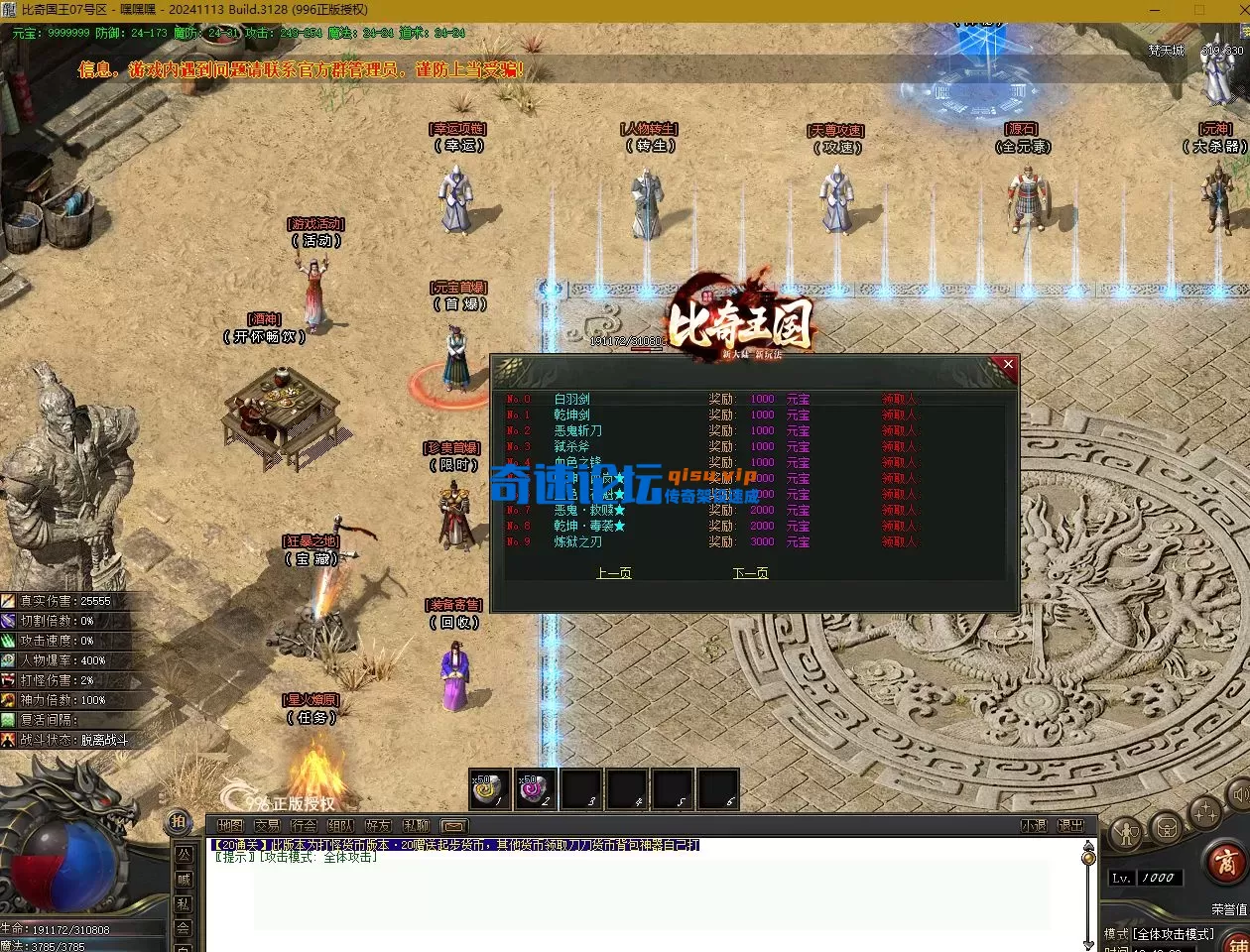Use the purple swirl item in hotbar slot 2
This screenshot has width=1250, height=952.
pyautogui.click(x=537, y=789)
